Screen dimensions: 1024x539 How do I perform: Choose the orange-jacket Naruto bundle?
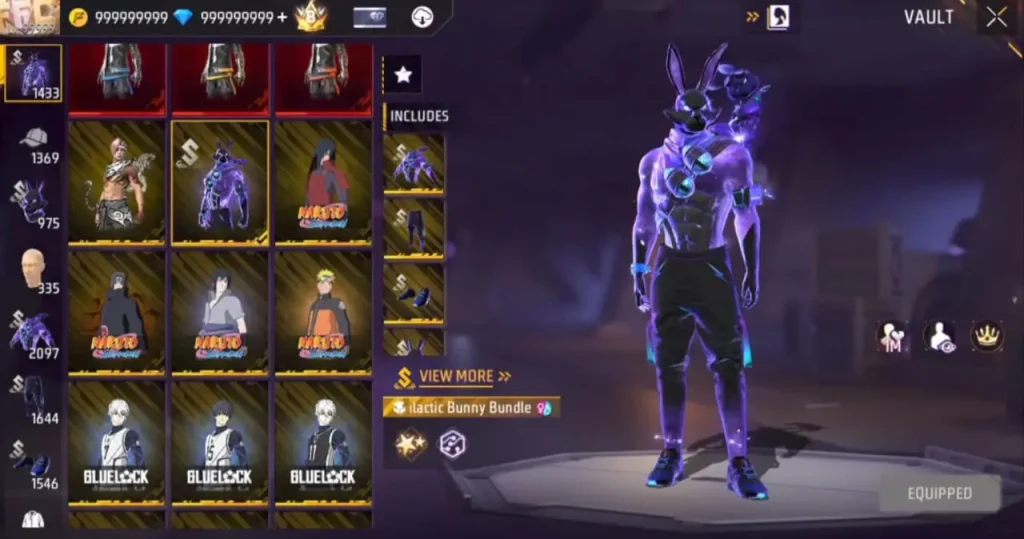point(323,313)
